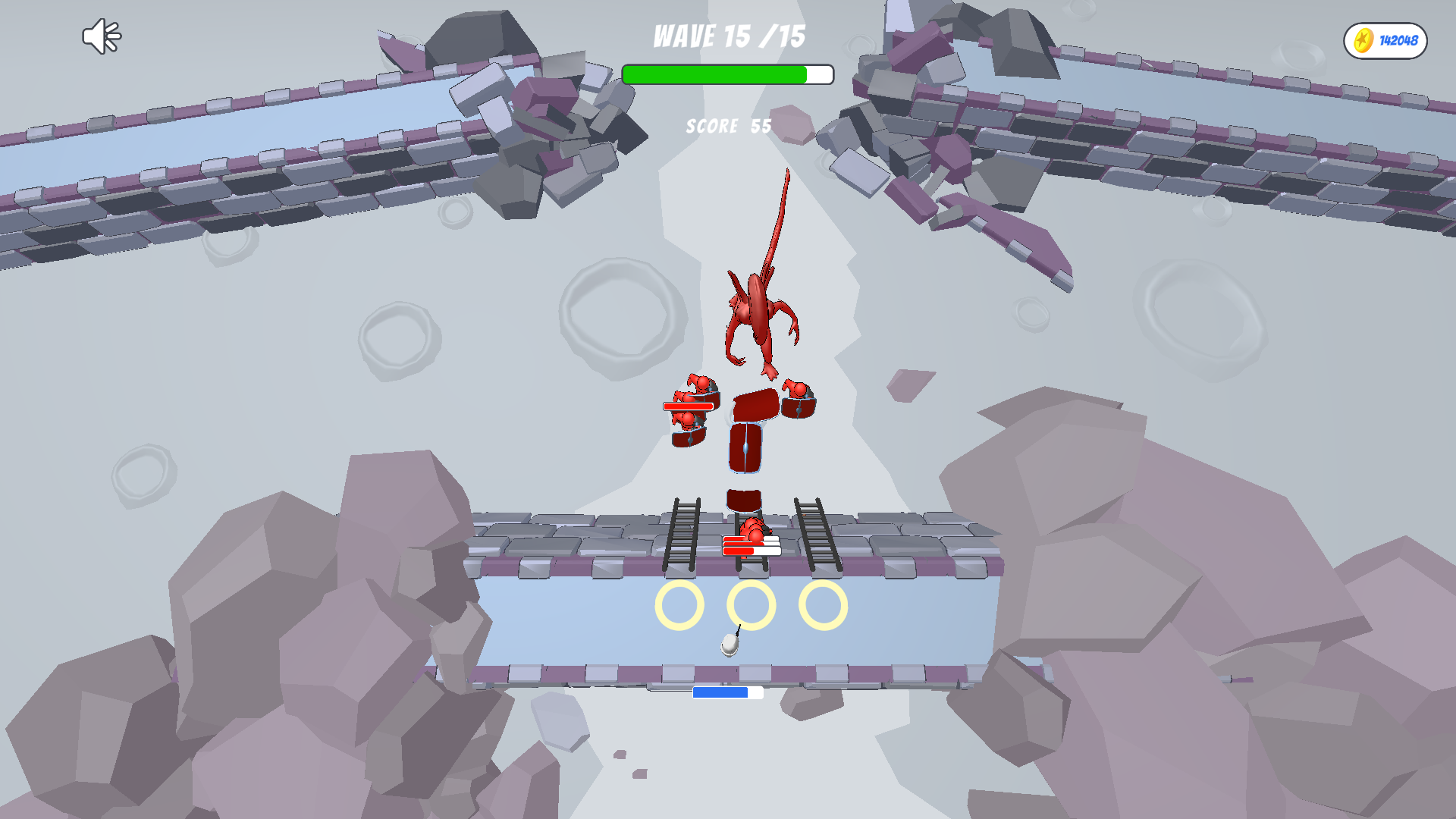This screenshot has width=1456, height=819.
Task: Mute the game sound via speaker icon
Action: (x=101, y=35)
